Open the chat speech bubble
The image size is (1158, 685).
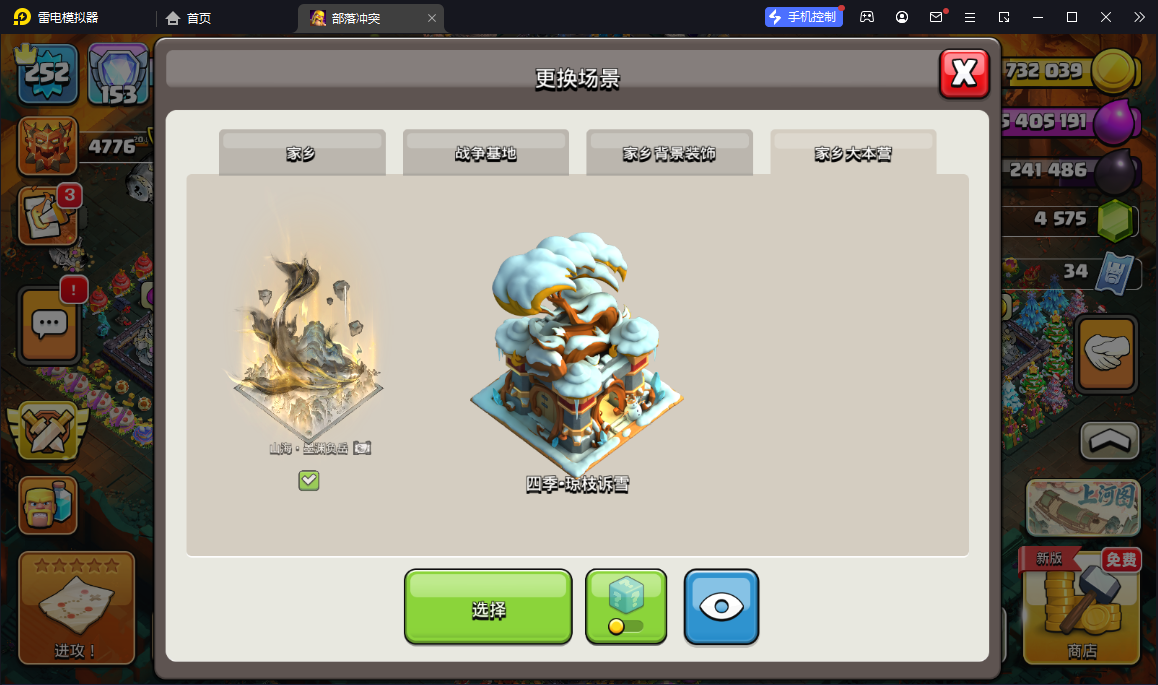tap(50, 324)
